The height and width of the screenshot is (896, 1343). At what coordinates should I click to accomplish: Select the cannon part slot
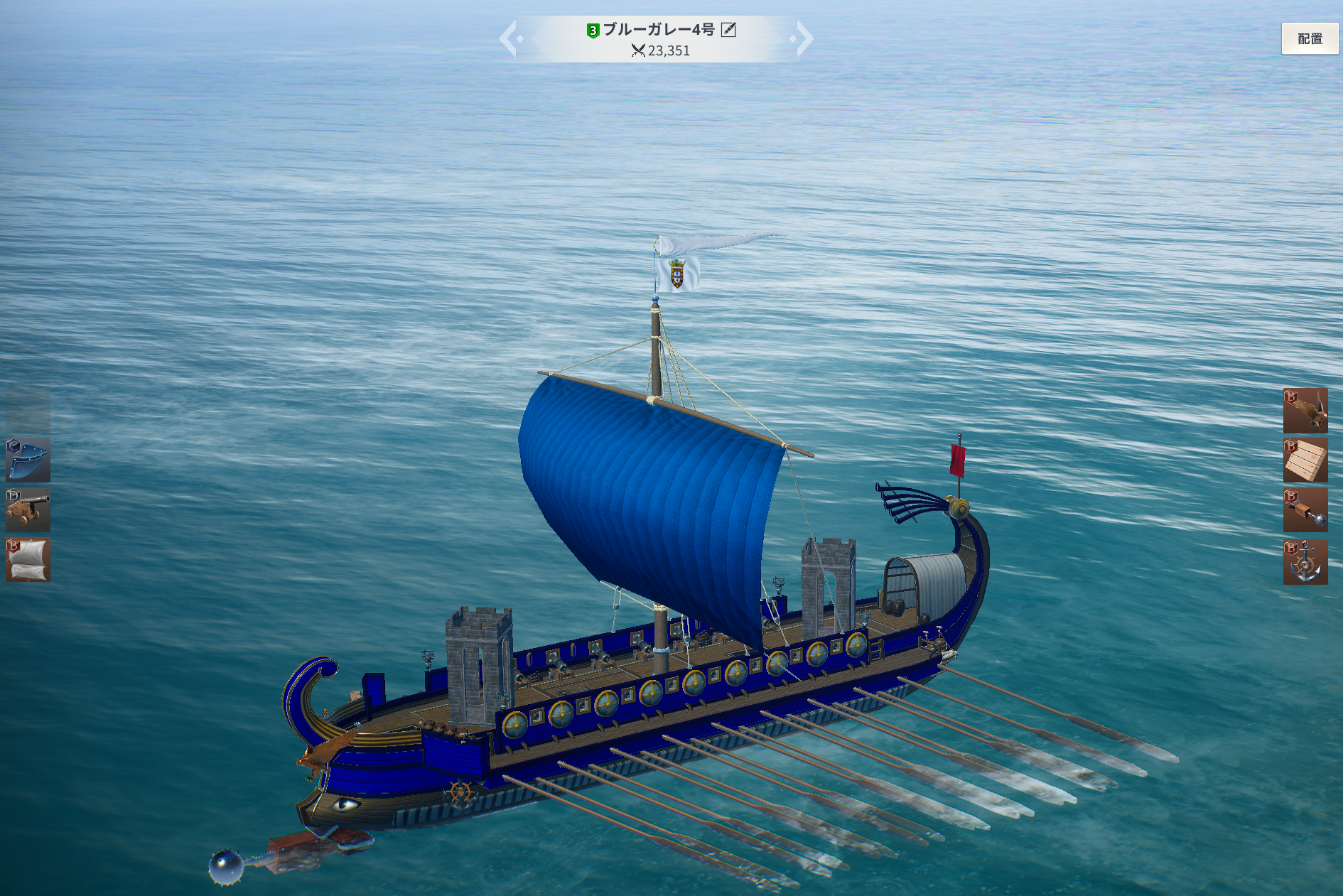(x=28, y=509)
